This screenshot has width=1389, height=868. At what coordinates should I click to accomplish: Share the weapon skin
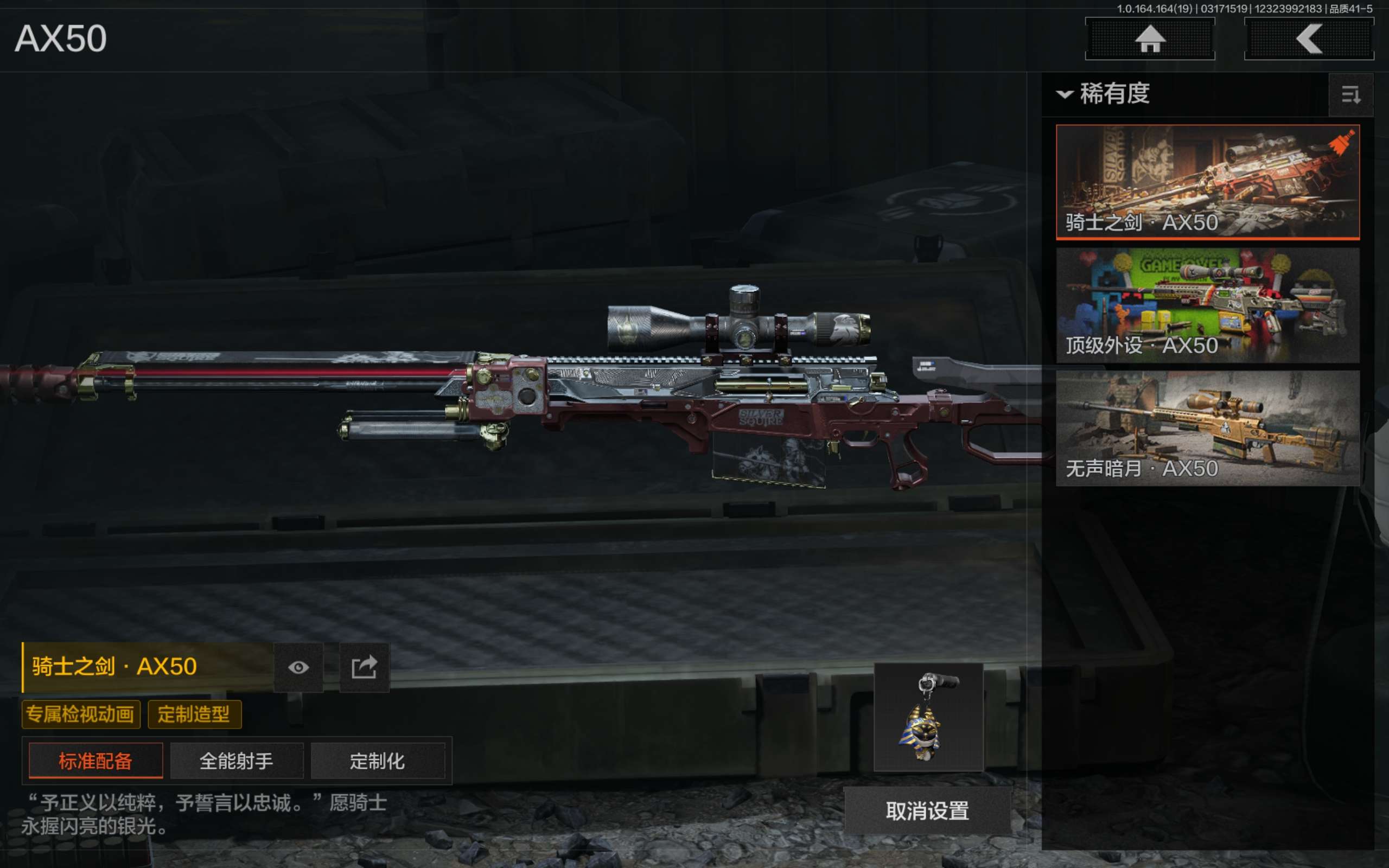tap(365, 667)
